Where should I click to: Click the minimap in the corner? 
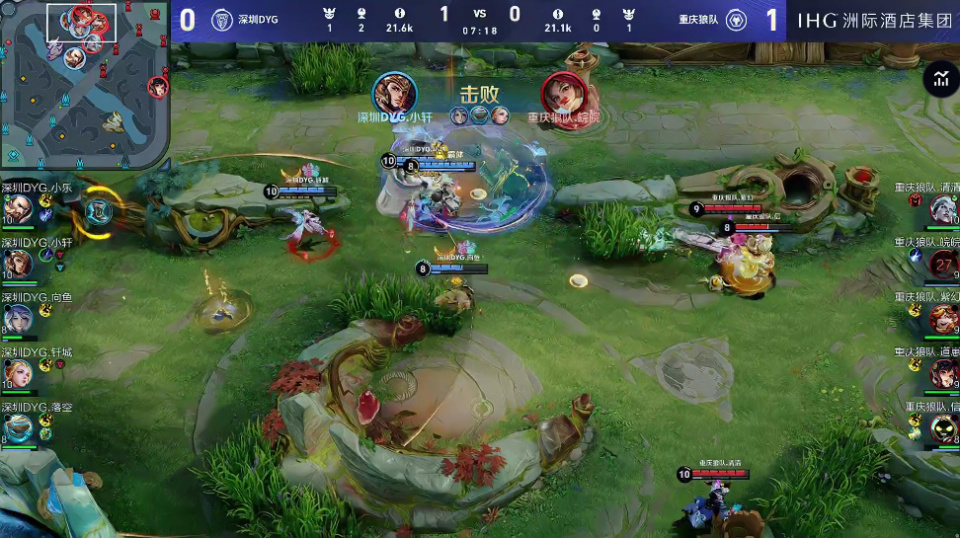pyautogui.click(x=85, y=85)
